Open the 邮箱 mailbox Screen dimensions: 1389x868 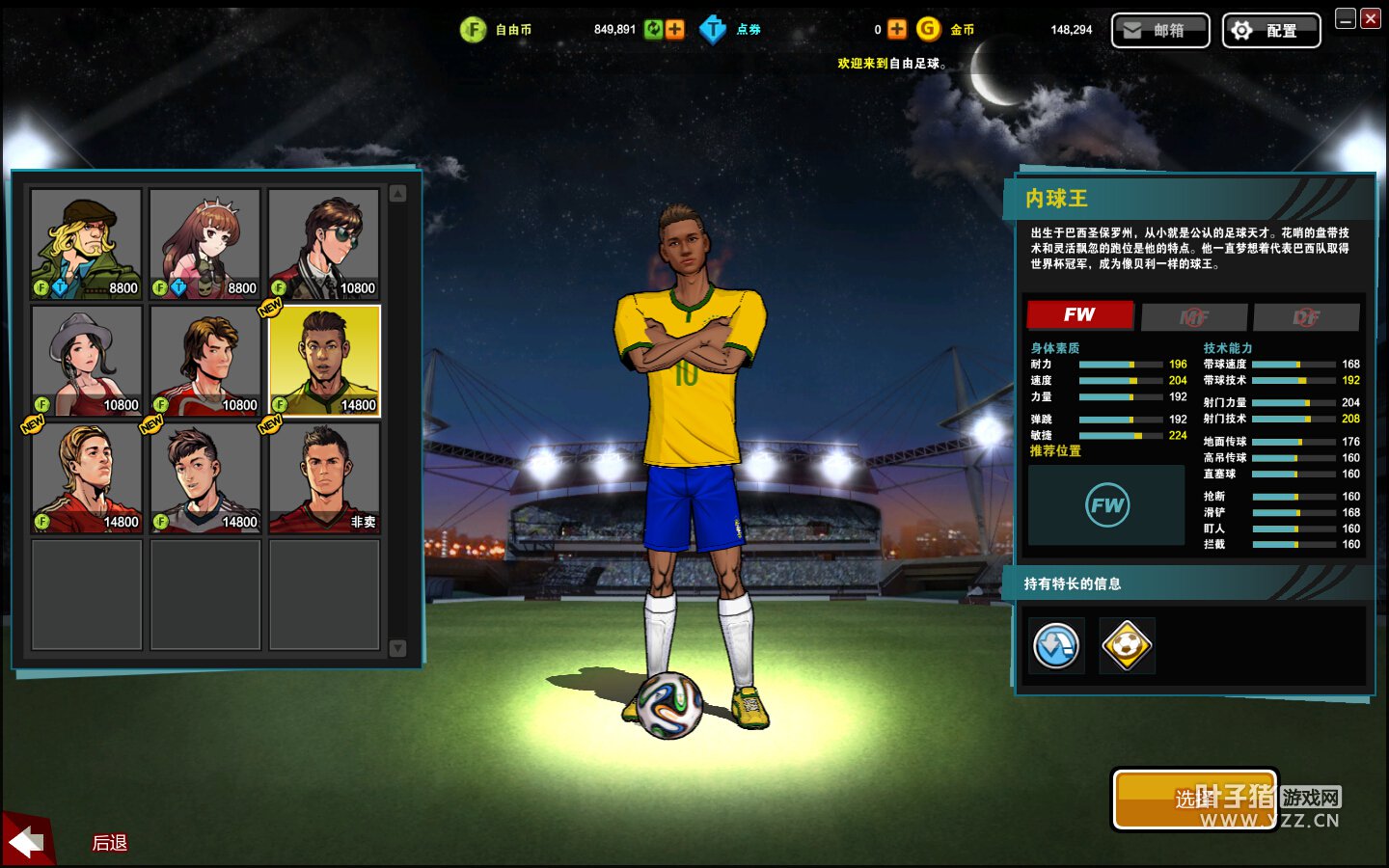(x=1160, y=31)
